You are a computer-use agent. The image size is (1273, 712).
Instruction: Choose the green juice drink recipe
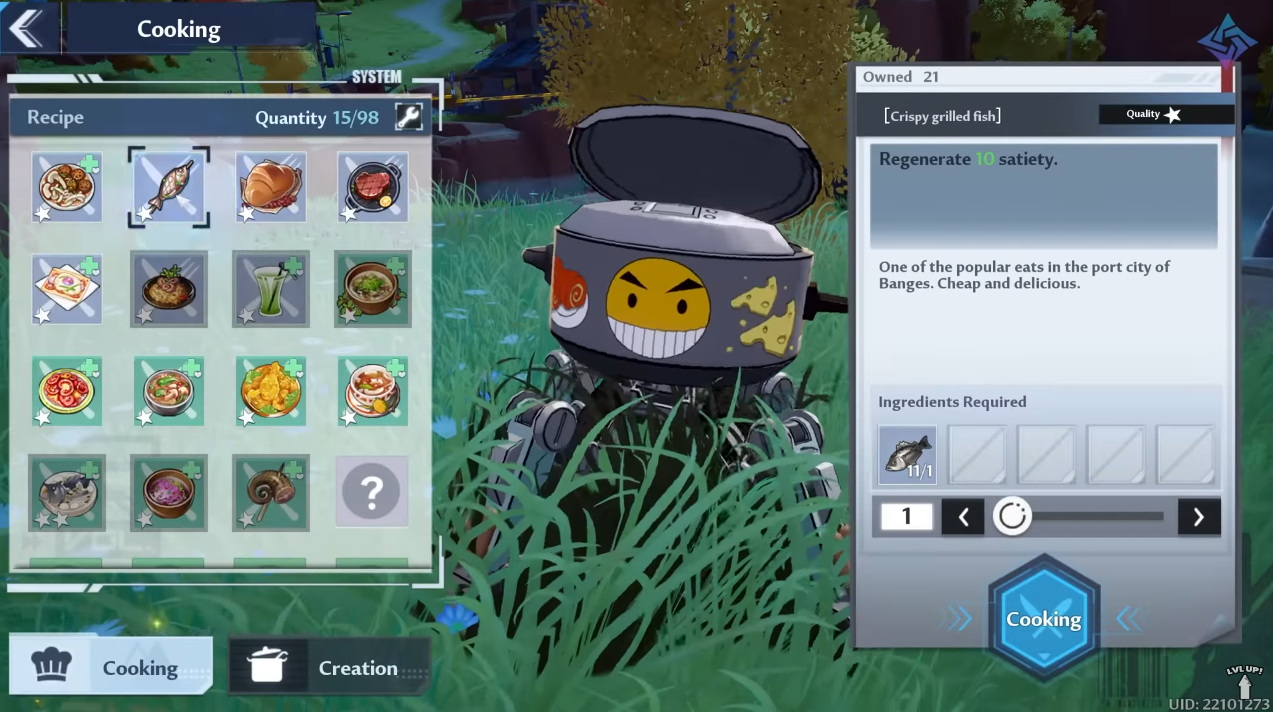(x=271, y=289)
